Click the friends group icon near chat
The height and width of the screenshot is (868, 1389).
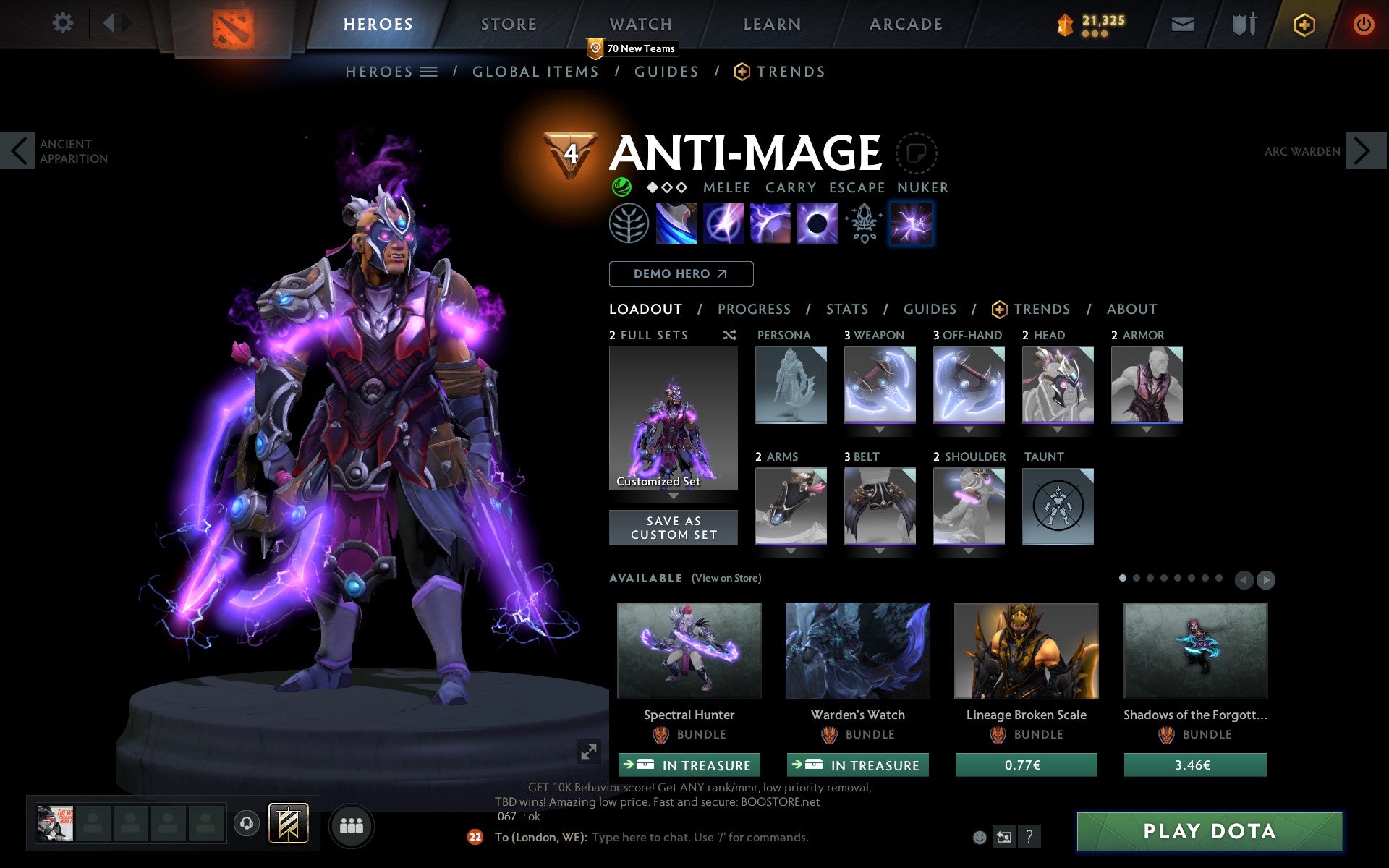[x=351, y=825]
